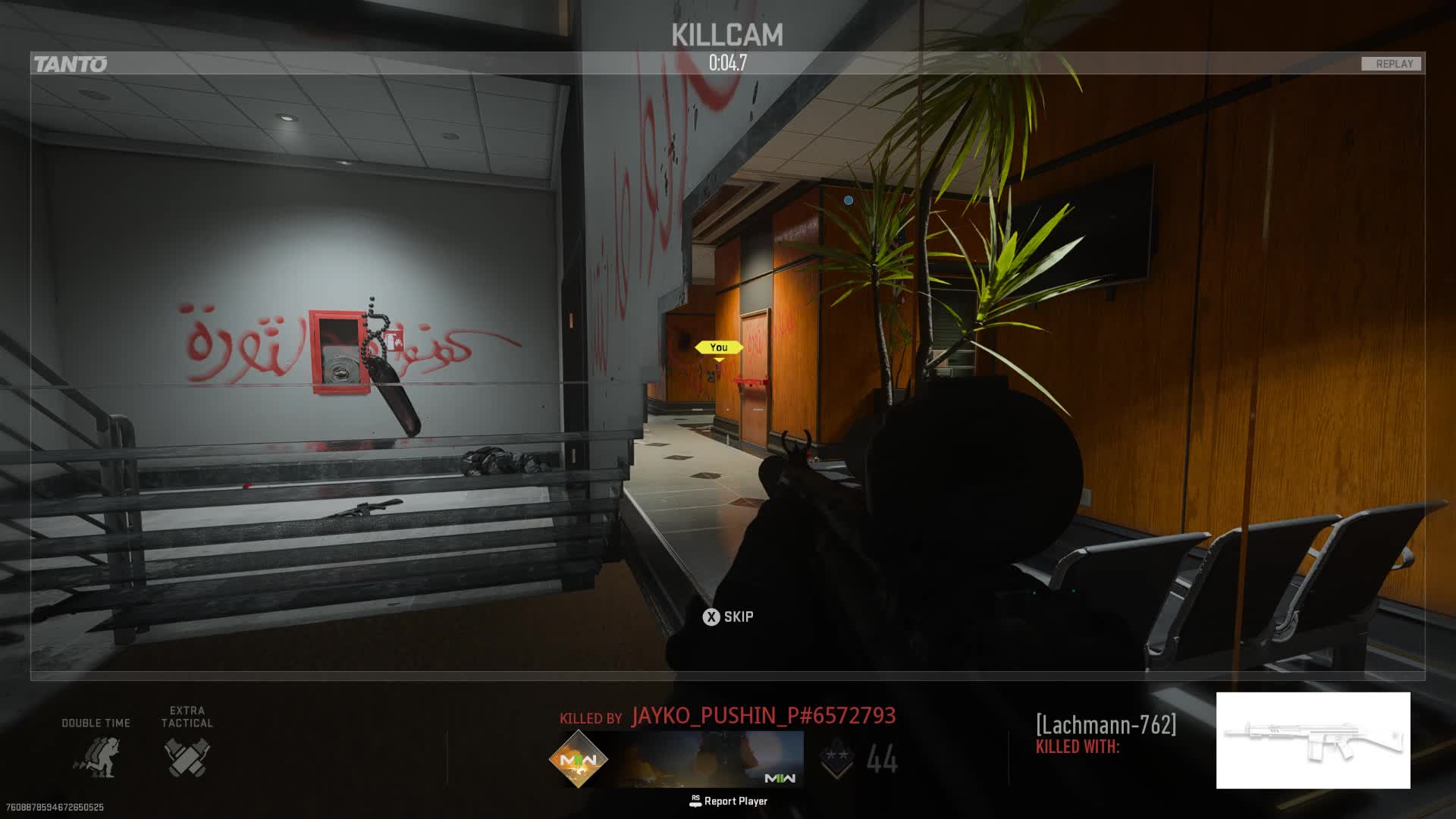Click the REPLAY label
This screenshot has width=1456, height=819.
pos(1394,64)
